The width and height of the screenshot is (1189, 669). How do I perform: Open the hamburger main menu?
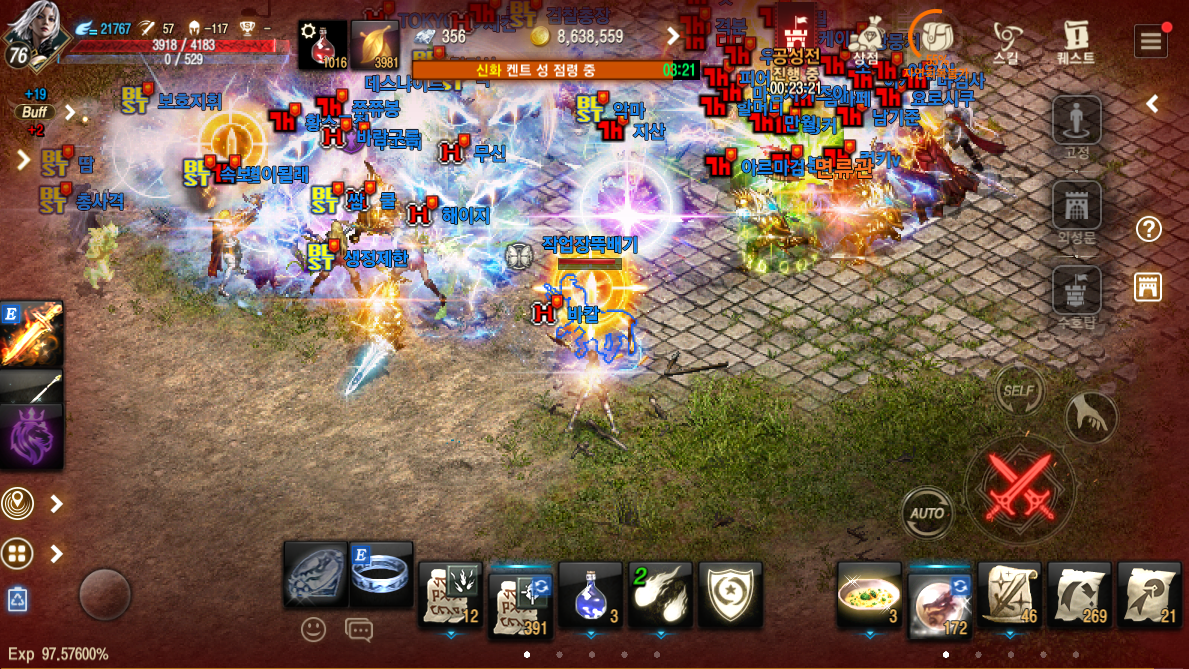[1151, 41]
